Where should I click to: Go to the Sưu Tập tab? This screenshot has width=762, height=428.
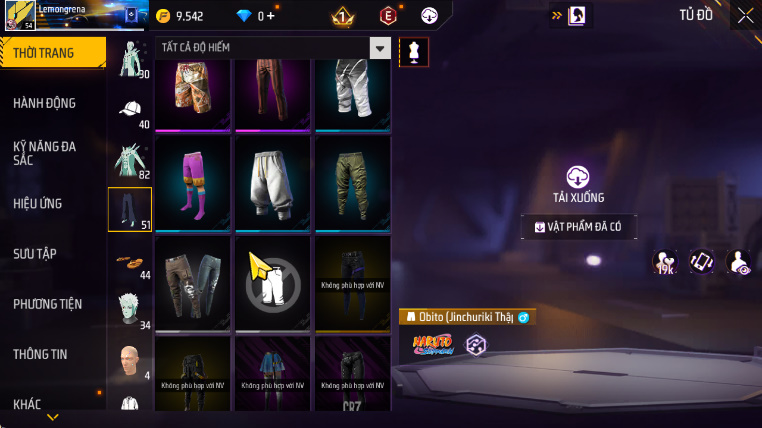tap(34, 254)
